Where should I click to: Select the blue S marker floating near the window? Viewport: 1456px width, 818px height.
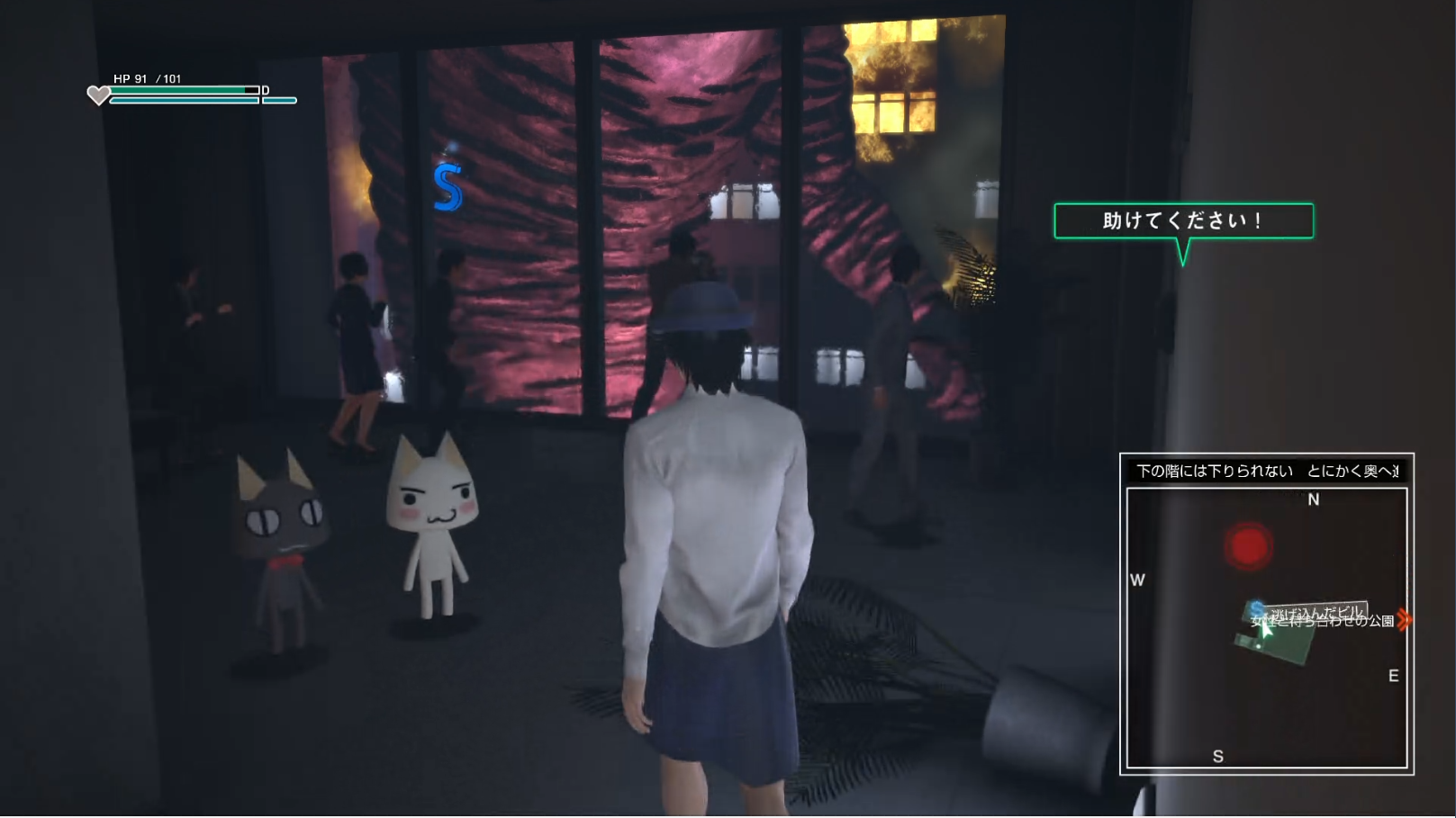[x=448, y=186]
